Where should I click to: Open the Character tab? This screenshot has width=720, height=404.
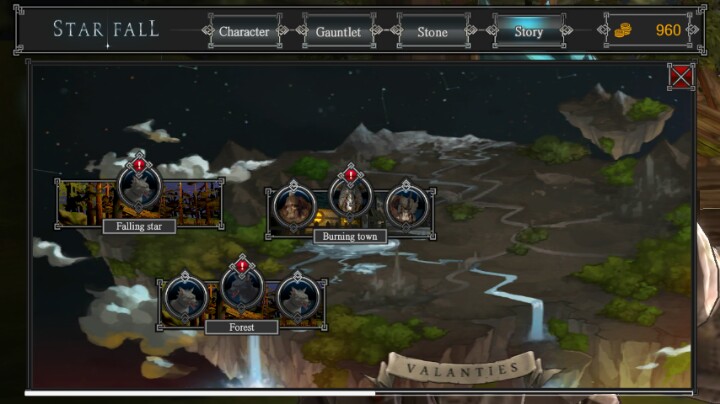click(244, 31)
